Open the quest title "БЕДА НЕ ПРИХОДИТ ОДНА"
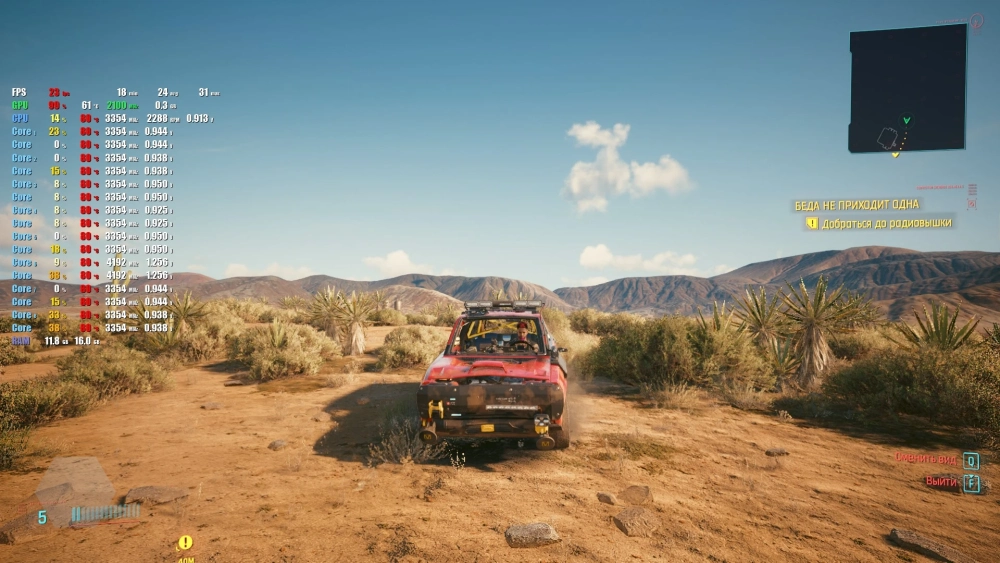The image size is (1000, 563). click(x=857, y=205)
